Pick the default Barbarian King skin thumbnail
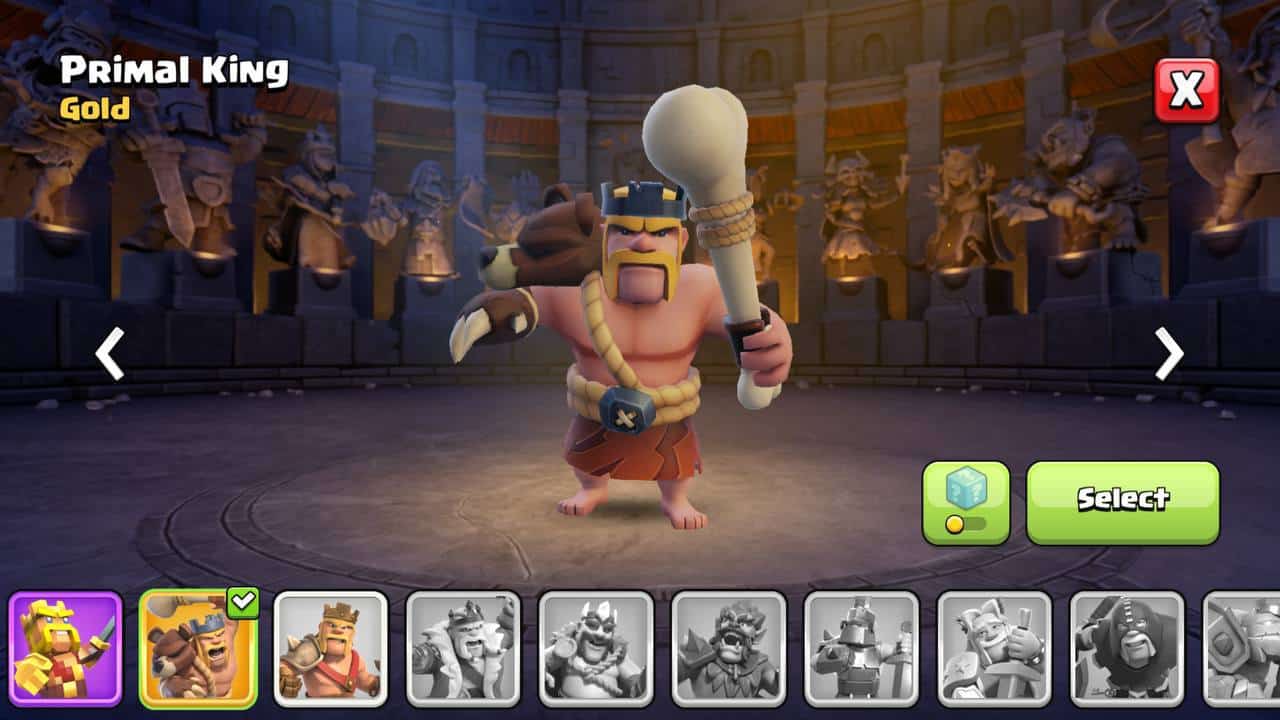Viewport: 1280px width, 720px height. pos(330,648)
